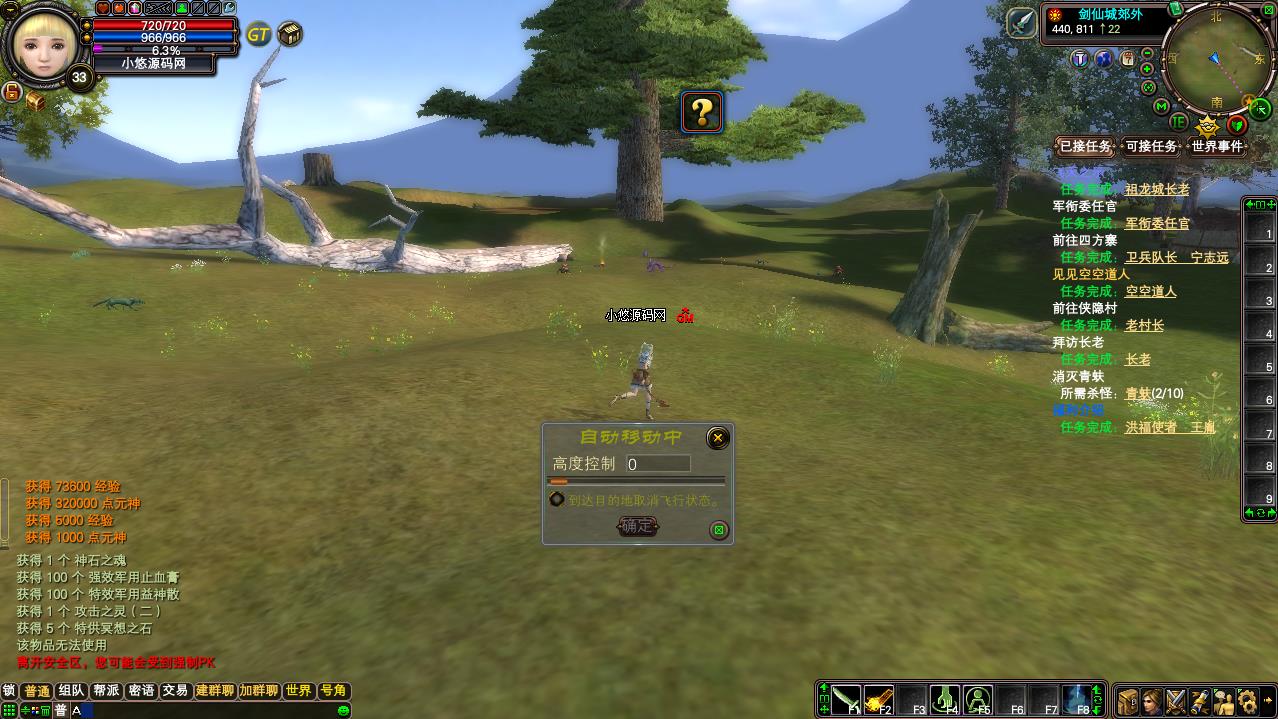Open the GT round button
The height and width of the screenshot is (719, 1278).
click(x=258, y=35)
